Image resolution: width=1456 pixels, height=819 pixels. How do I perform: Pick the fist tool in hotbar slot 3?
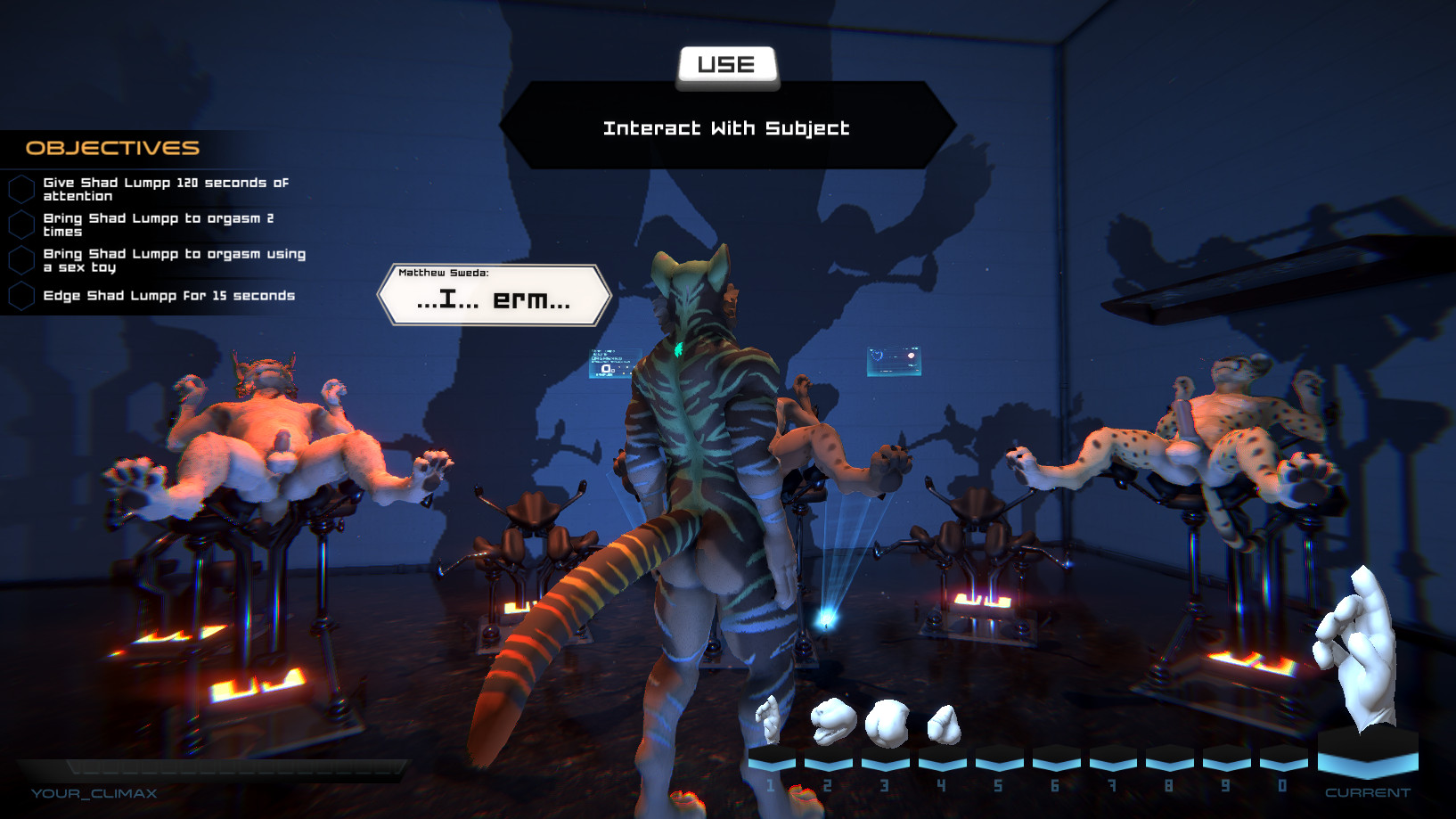click(x=888, y=722)
